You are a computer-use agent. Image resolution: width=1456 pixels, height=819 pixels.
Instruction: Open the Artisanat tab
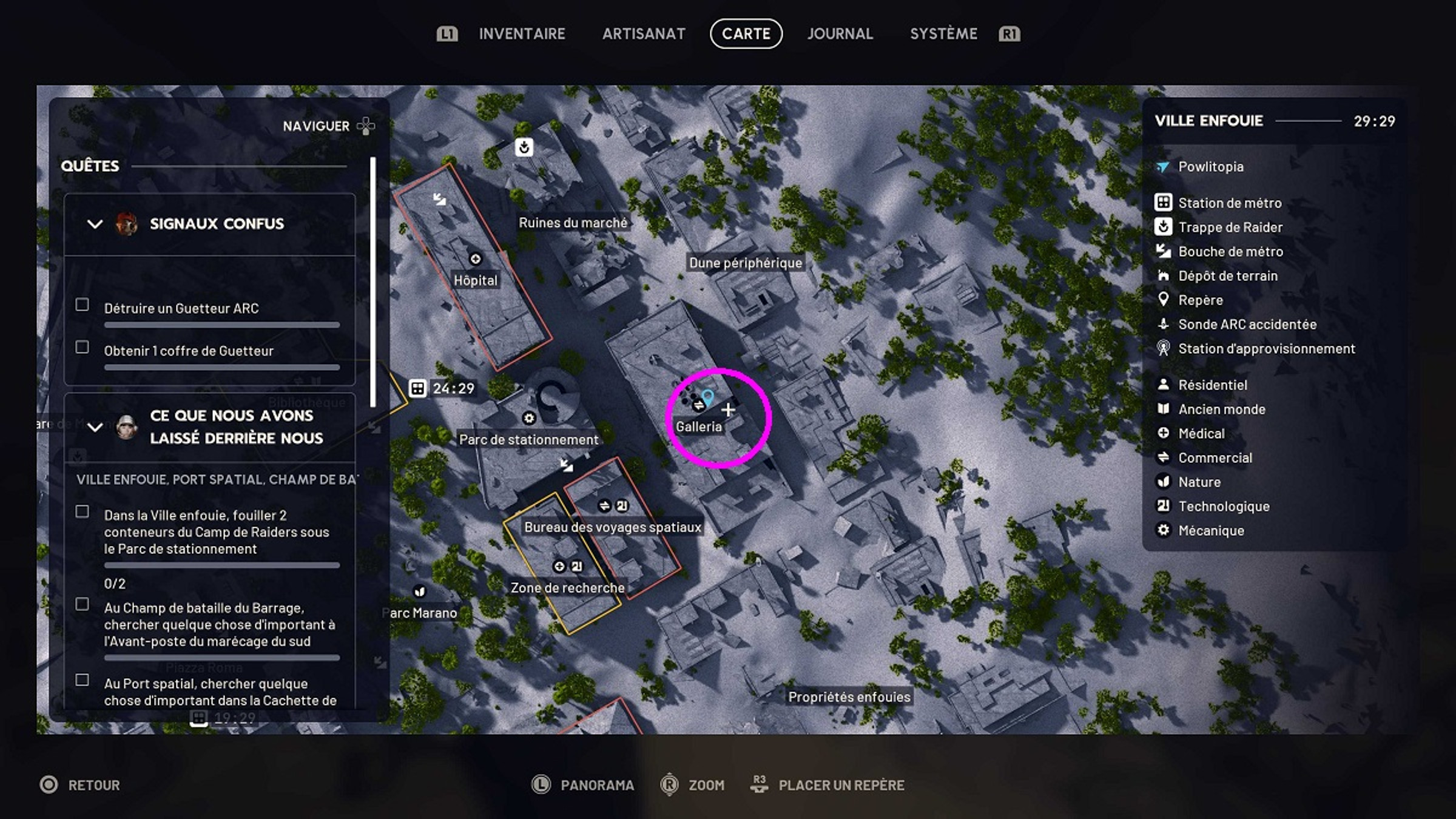click(x=644, y=34)
